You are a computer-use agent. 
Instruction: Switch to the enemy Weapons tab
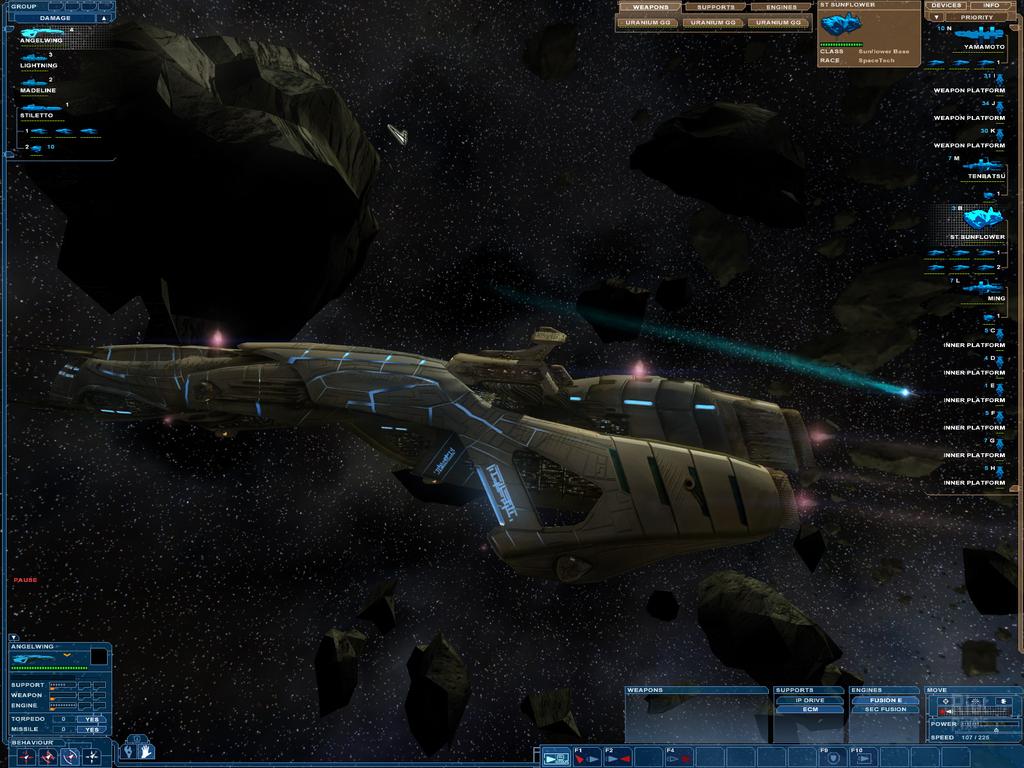[650, 7]
